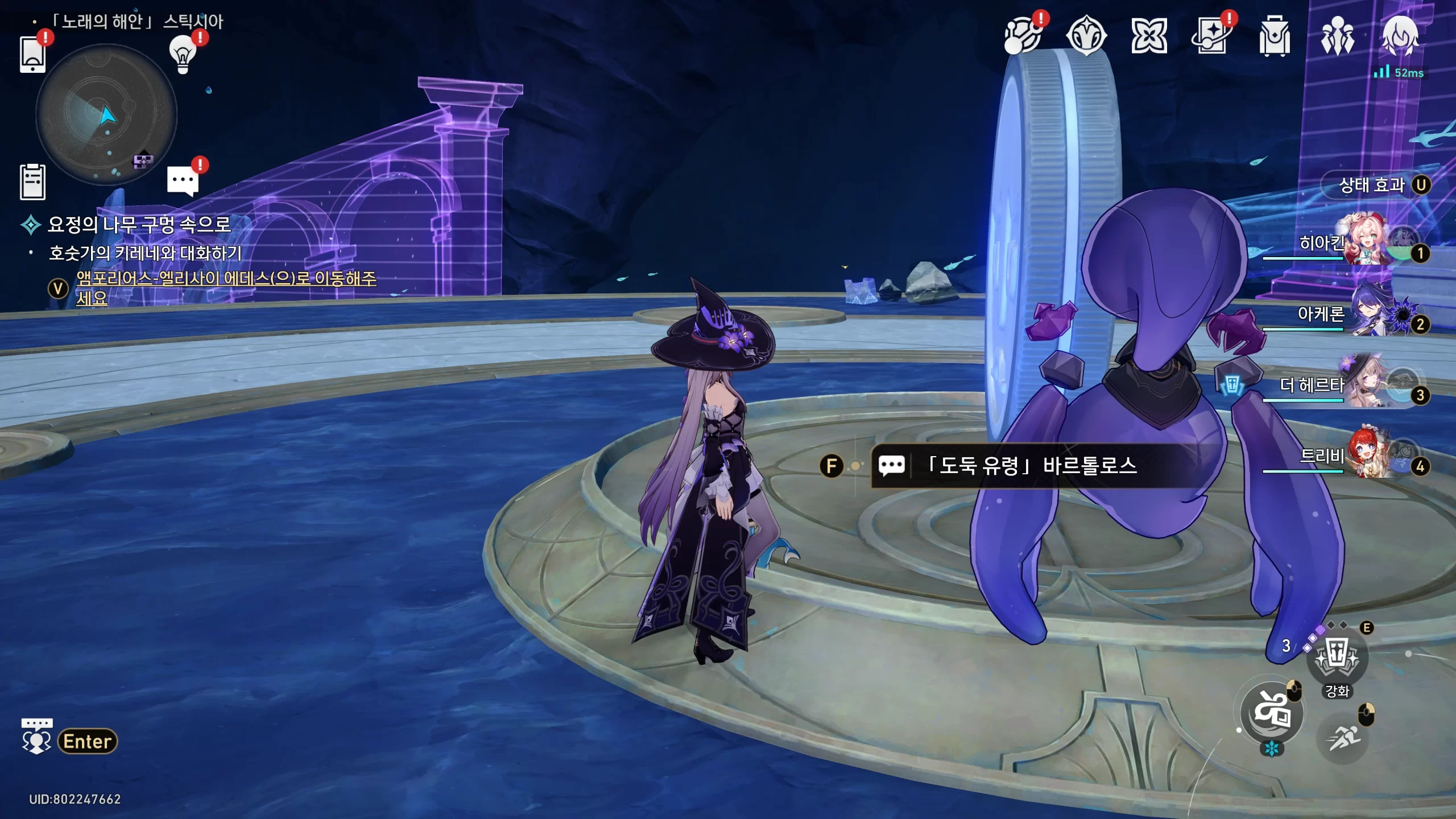Switch to party member 아케론

pyautogui.click(x=1365, y=313)
